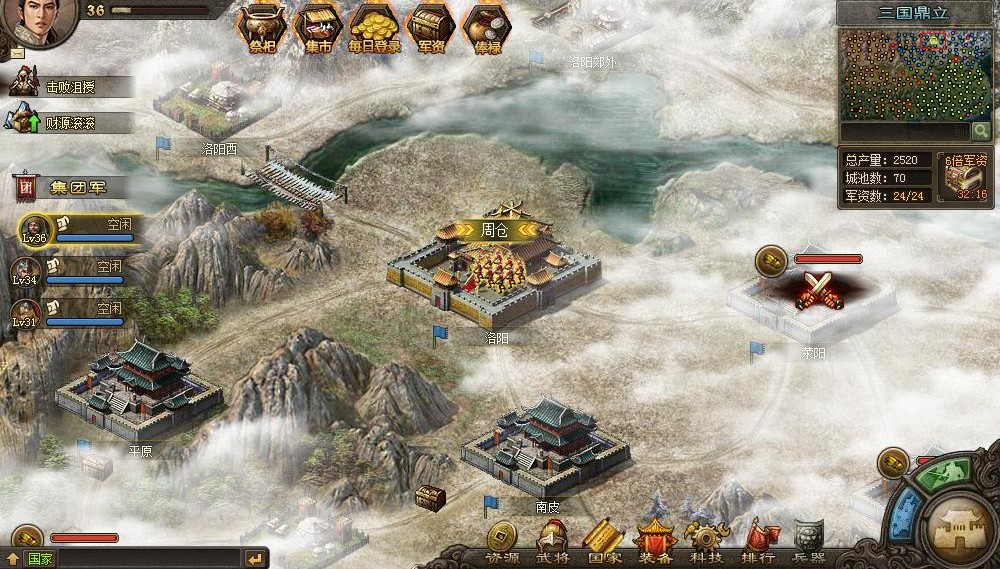Open the 军资 treasure chest icon
Image resolution: width=1000 pixels, height=569 pixels.
pyautogui.click(x=431, y=28)
